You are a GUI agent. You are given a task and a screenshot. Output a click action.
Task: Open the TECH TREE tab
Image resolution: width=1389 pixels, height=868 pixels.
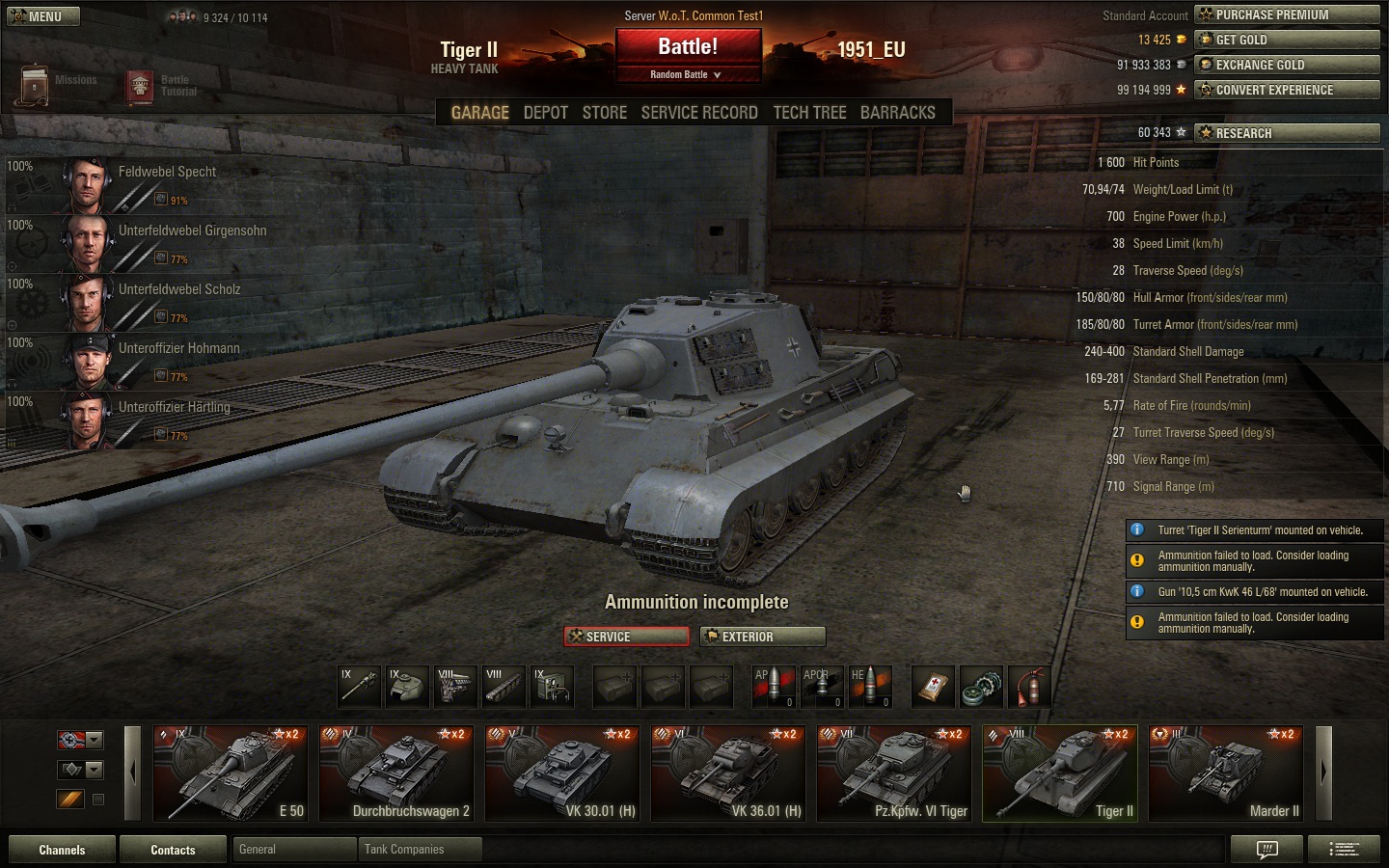point(809,113)
